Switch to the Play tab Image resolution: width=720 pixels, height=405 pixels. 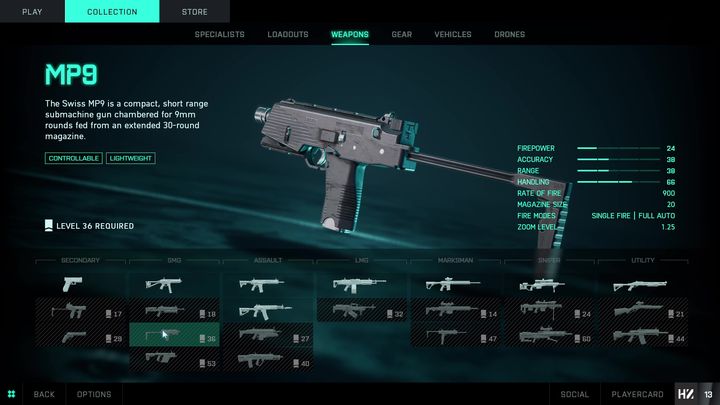pyautogui.click(x=32, y=11)
